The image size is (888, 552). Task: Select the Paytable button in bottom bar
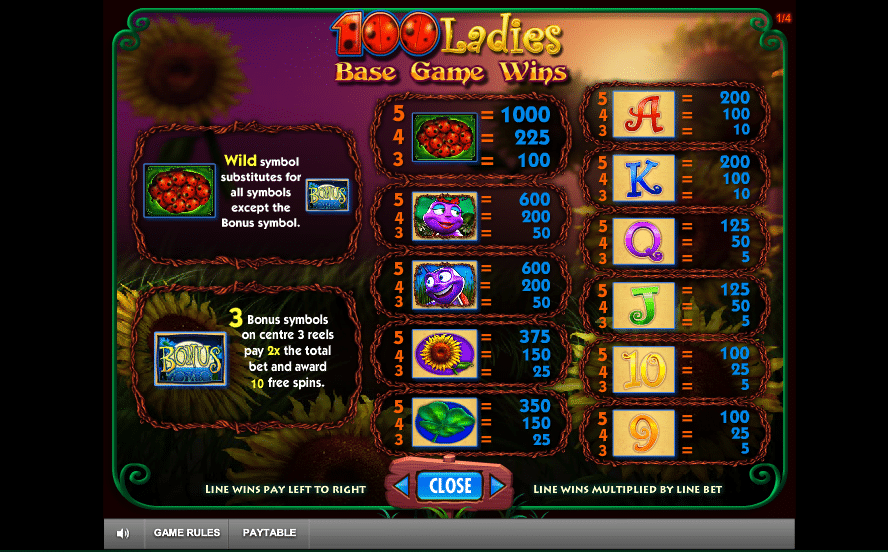coord(269,533)
